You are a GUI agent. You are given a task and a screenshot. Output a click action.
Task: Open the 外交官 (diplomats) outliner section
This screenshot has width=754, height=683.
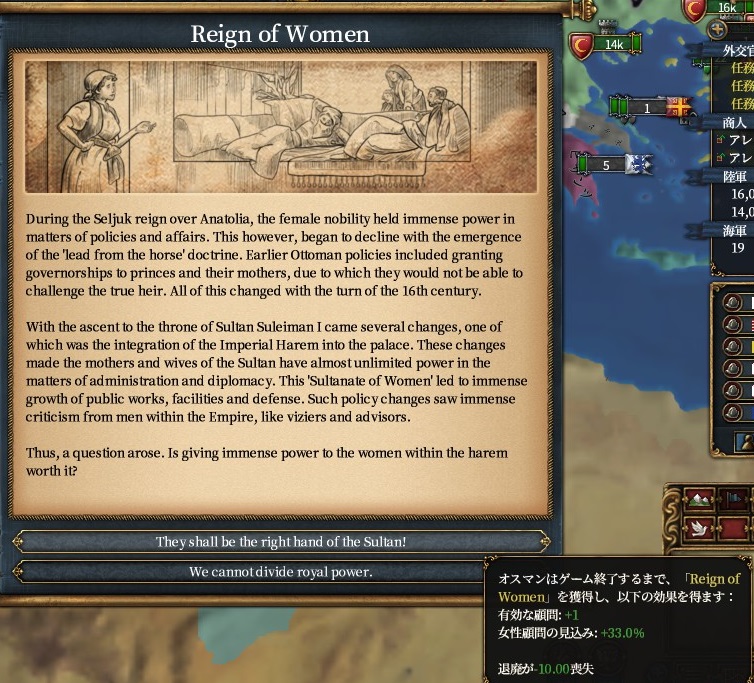tap(738, 50)
